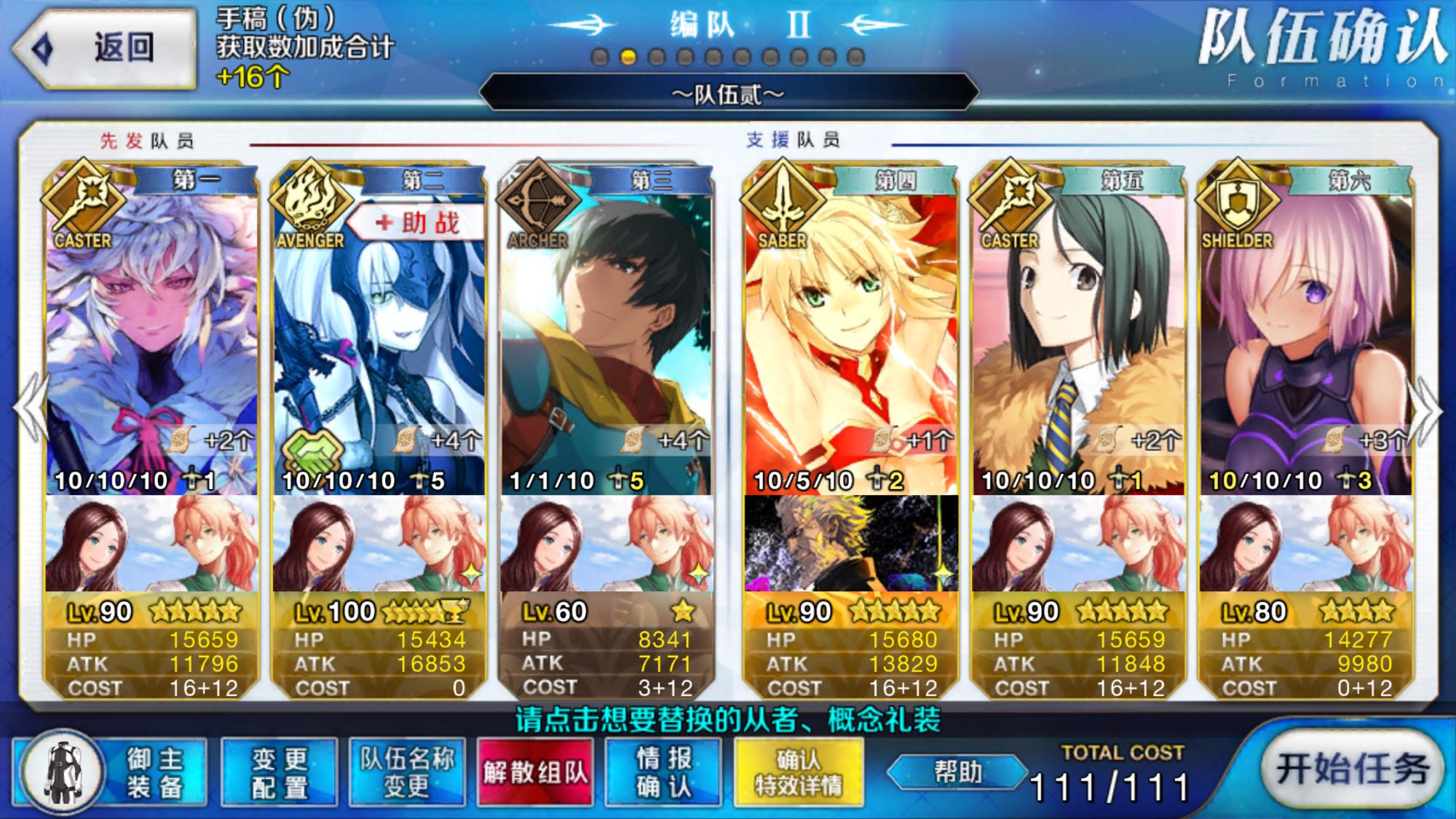Open 情报确认 info check
This screenshot has width=1456, height=819.
(x=663, y=773)
